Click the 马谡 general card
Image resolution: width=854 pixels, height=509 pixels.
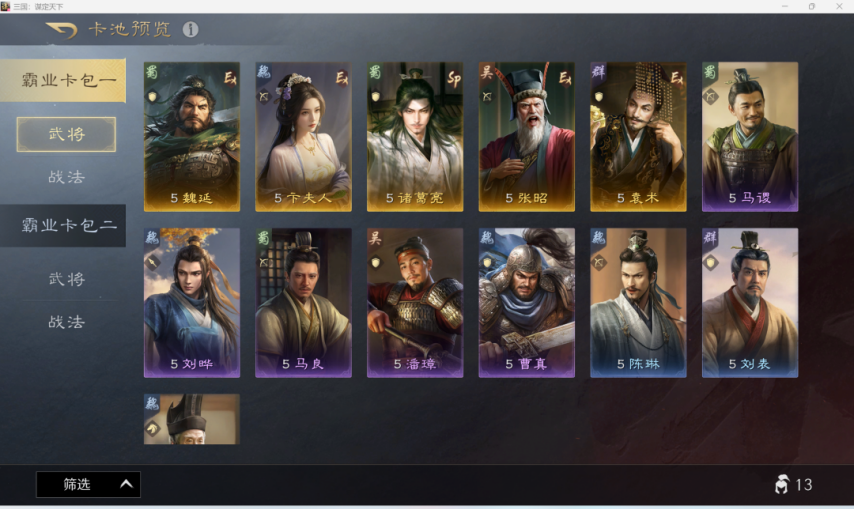(750, 136)
